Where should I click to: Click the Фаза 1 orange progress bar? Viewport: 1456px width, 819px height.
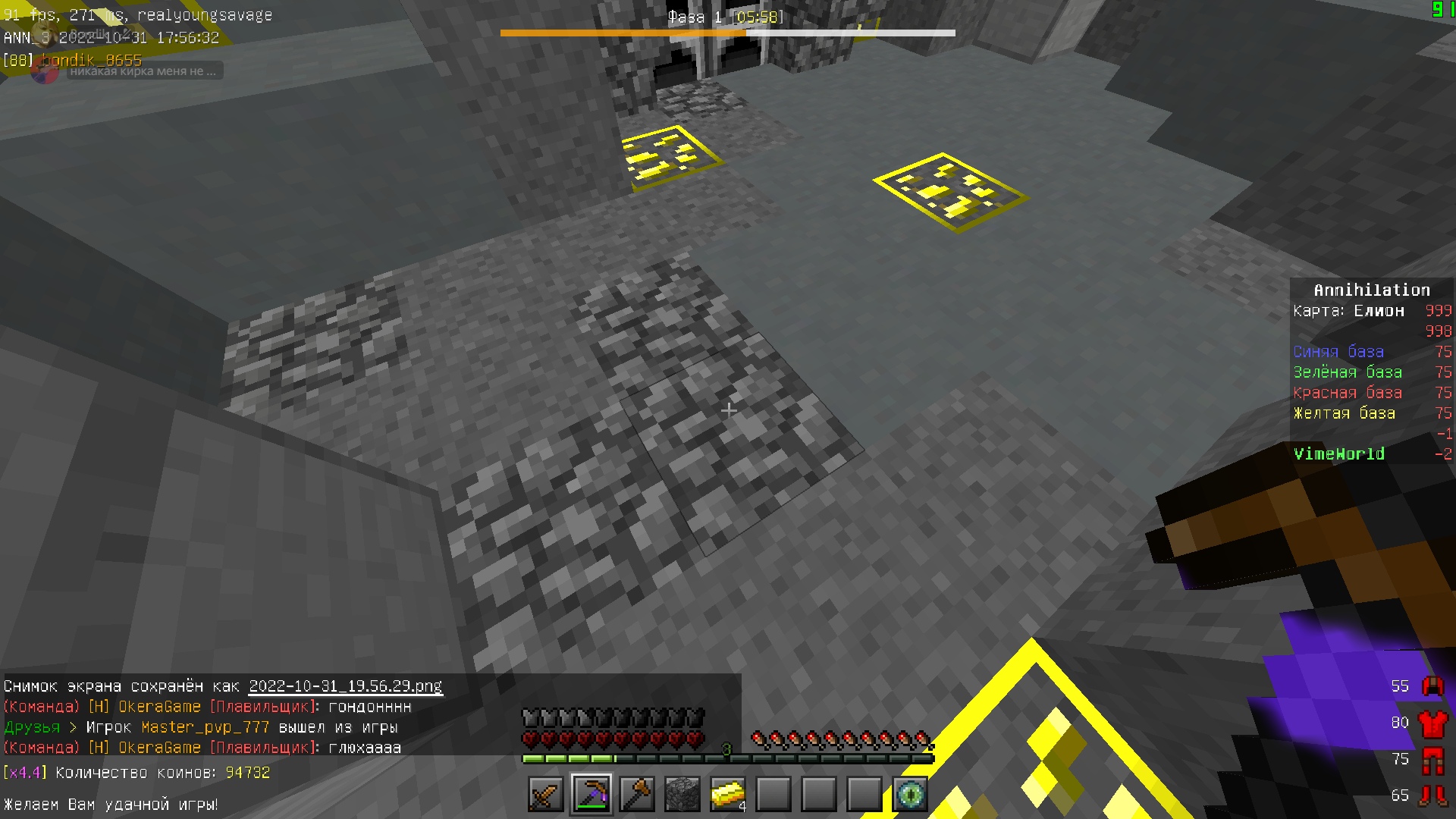click(x=622, y=32)
